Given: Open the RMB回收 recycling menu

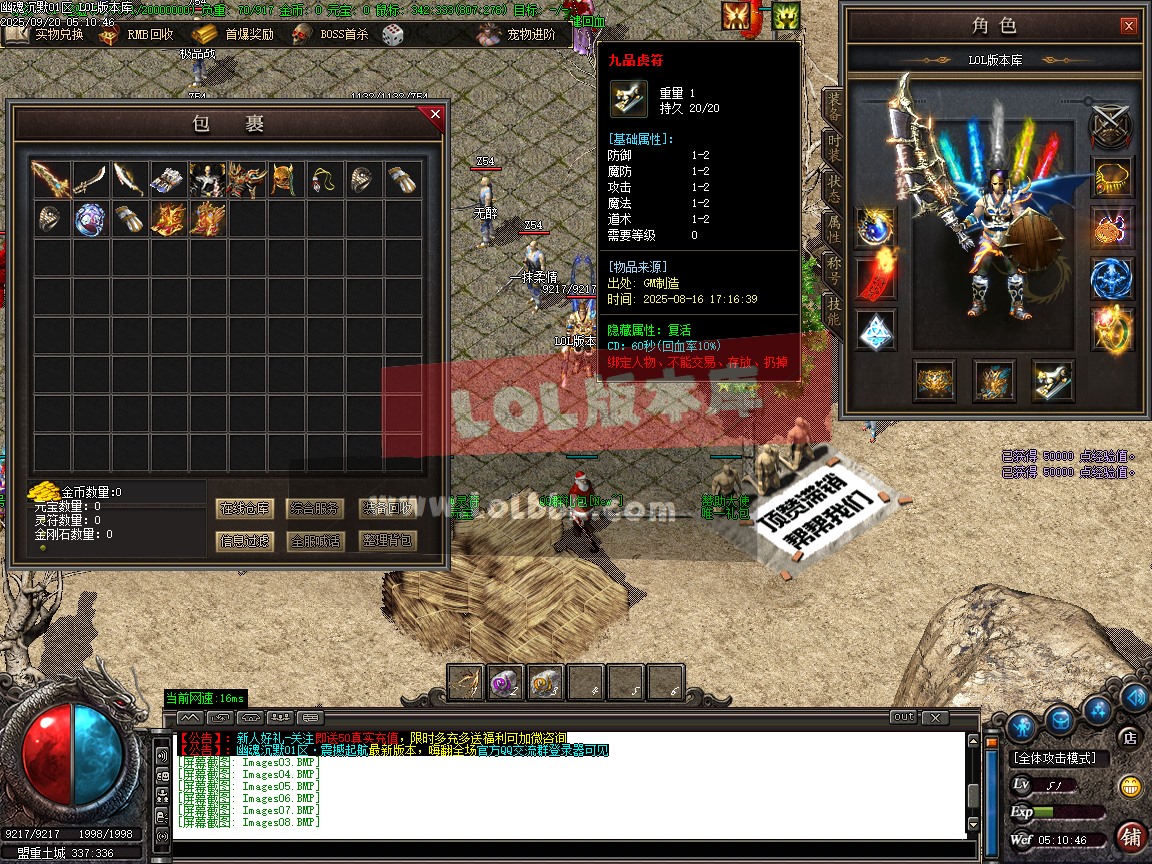Looking at the screenshot, I should coord(138,34).
